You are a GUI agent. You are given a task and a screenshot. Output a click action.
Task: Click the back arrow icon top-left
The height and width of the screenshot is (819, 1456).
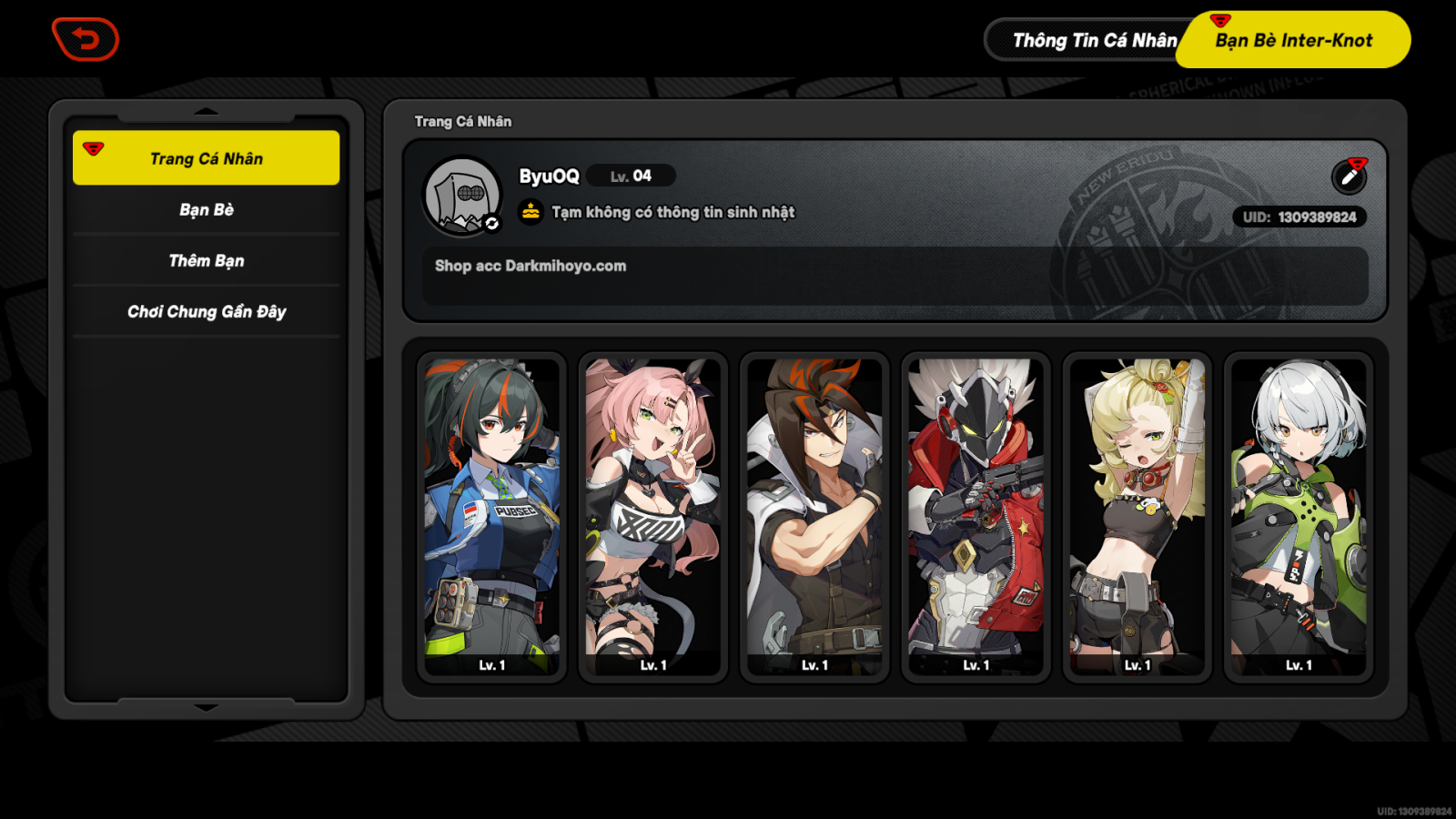point(86,39)
